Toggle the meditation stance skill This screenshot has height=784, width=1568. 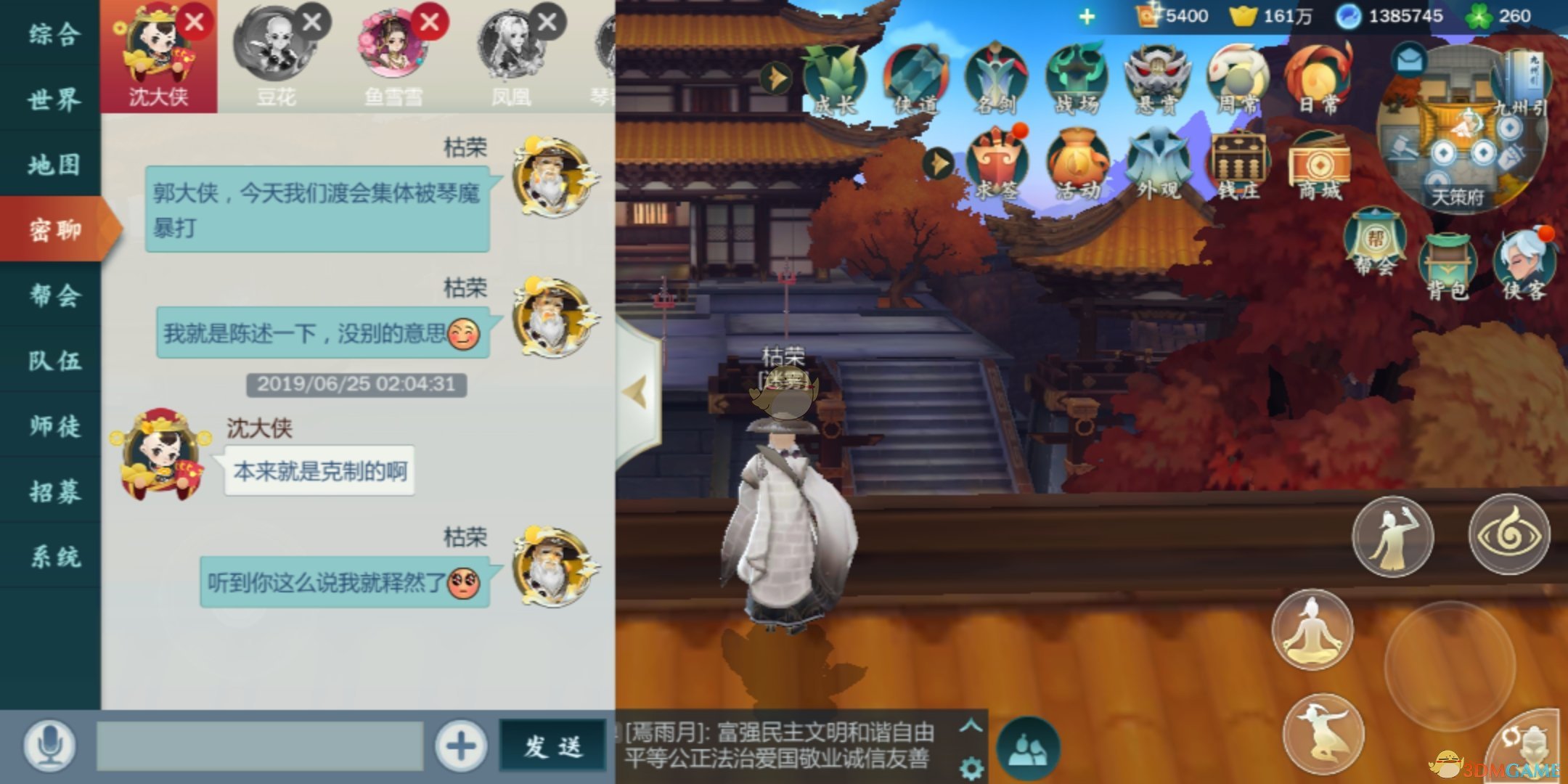click(x=1312, y=629)
